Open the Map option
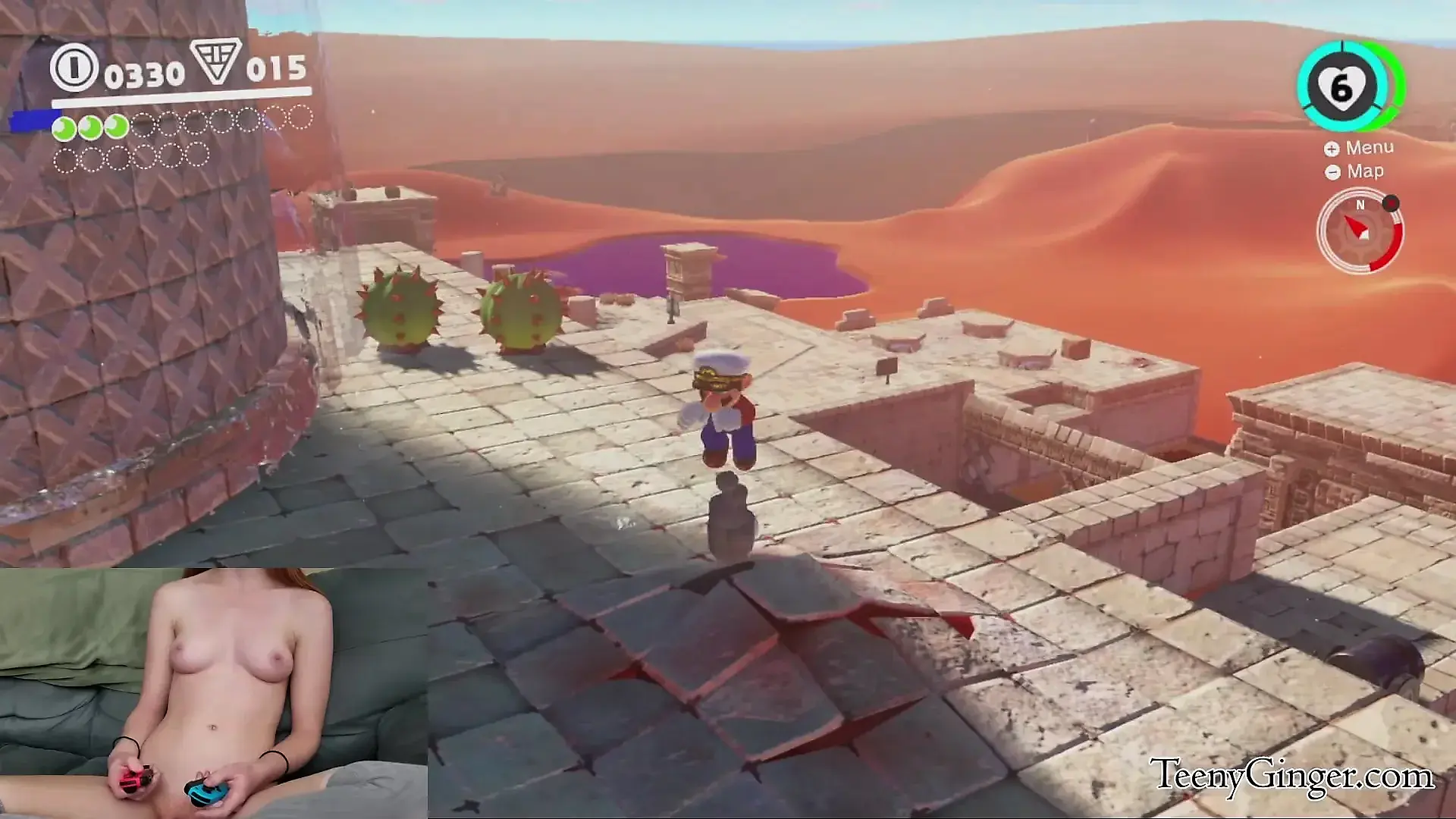The image size is (1456, 819). pyautogui.click(x=1355, y=171)
